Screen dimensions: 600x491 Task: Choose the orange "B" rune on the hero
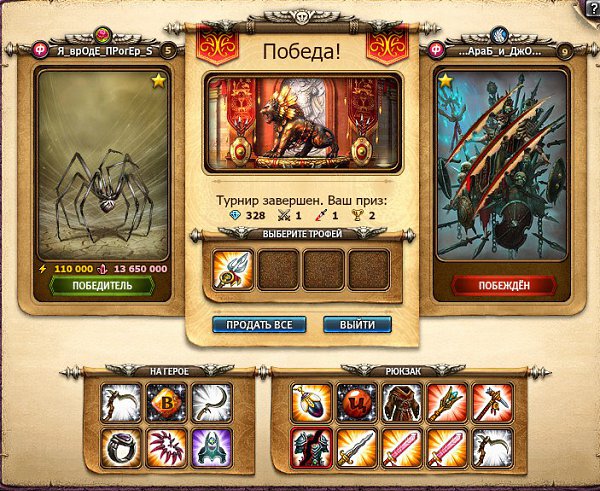[167, 401]
